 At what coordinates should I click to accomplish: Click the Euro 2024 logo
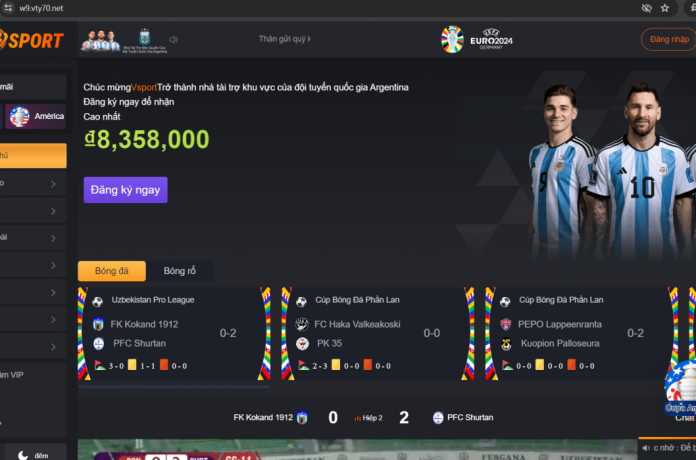click(474, 39)
